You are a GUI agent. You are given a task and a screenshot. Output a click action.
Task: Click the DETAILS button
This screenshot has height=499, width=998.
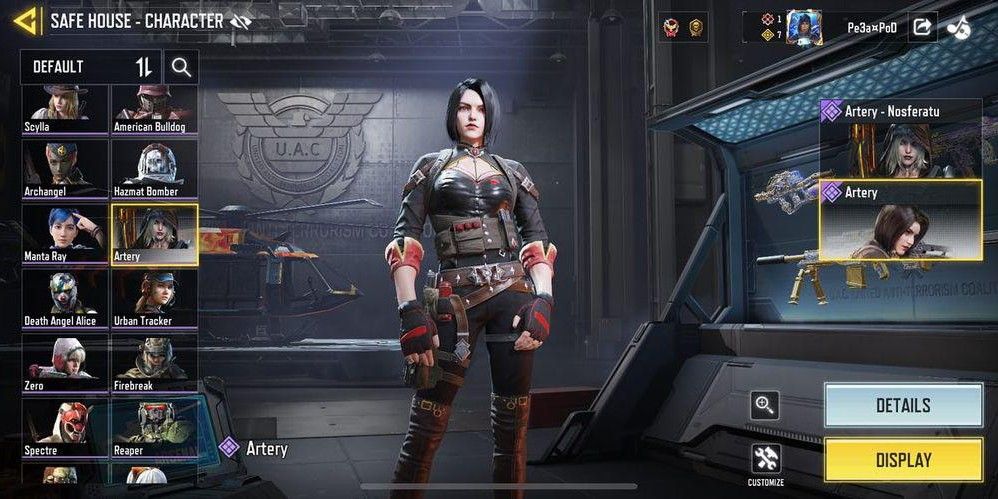[903, 405]
